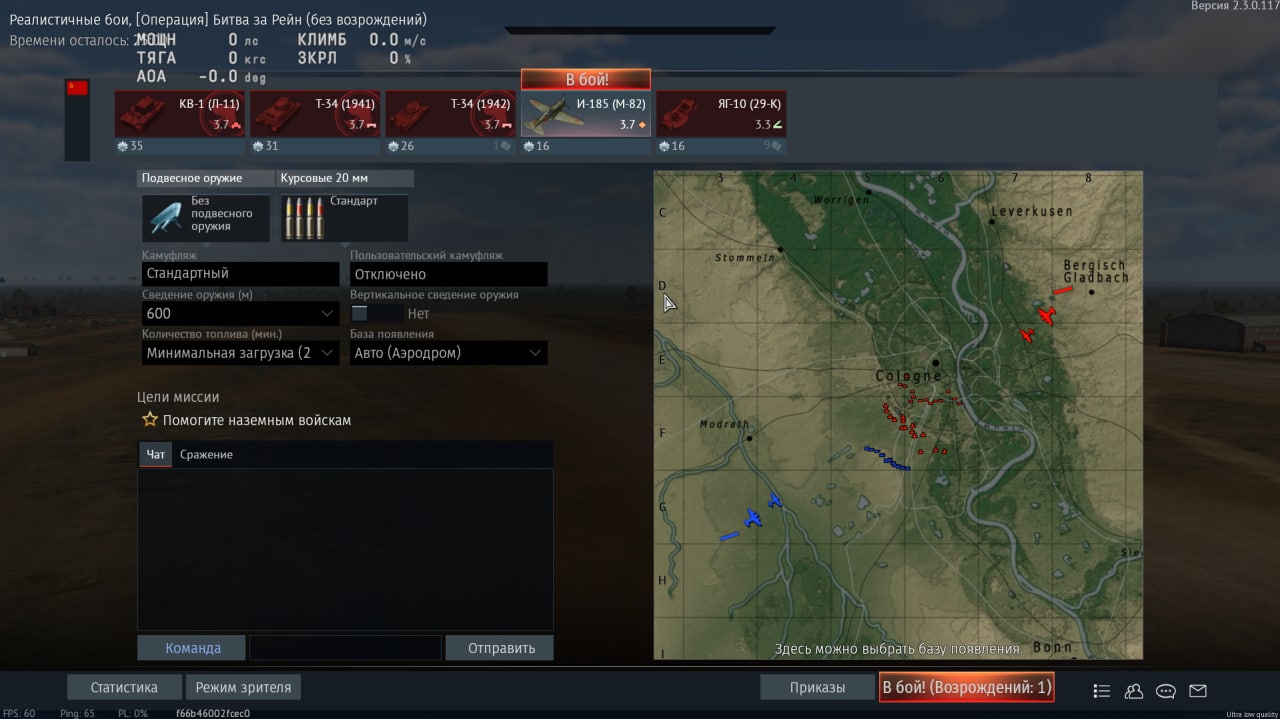Select the И-185 (М-82) aircraft slot
The height and width of the screenshot is (719, 1280).
click(x=586, y=114)
